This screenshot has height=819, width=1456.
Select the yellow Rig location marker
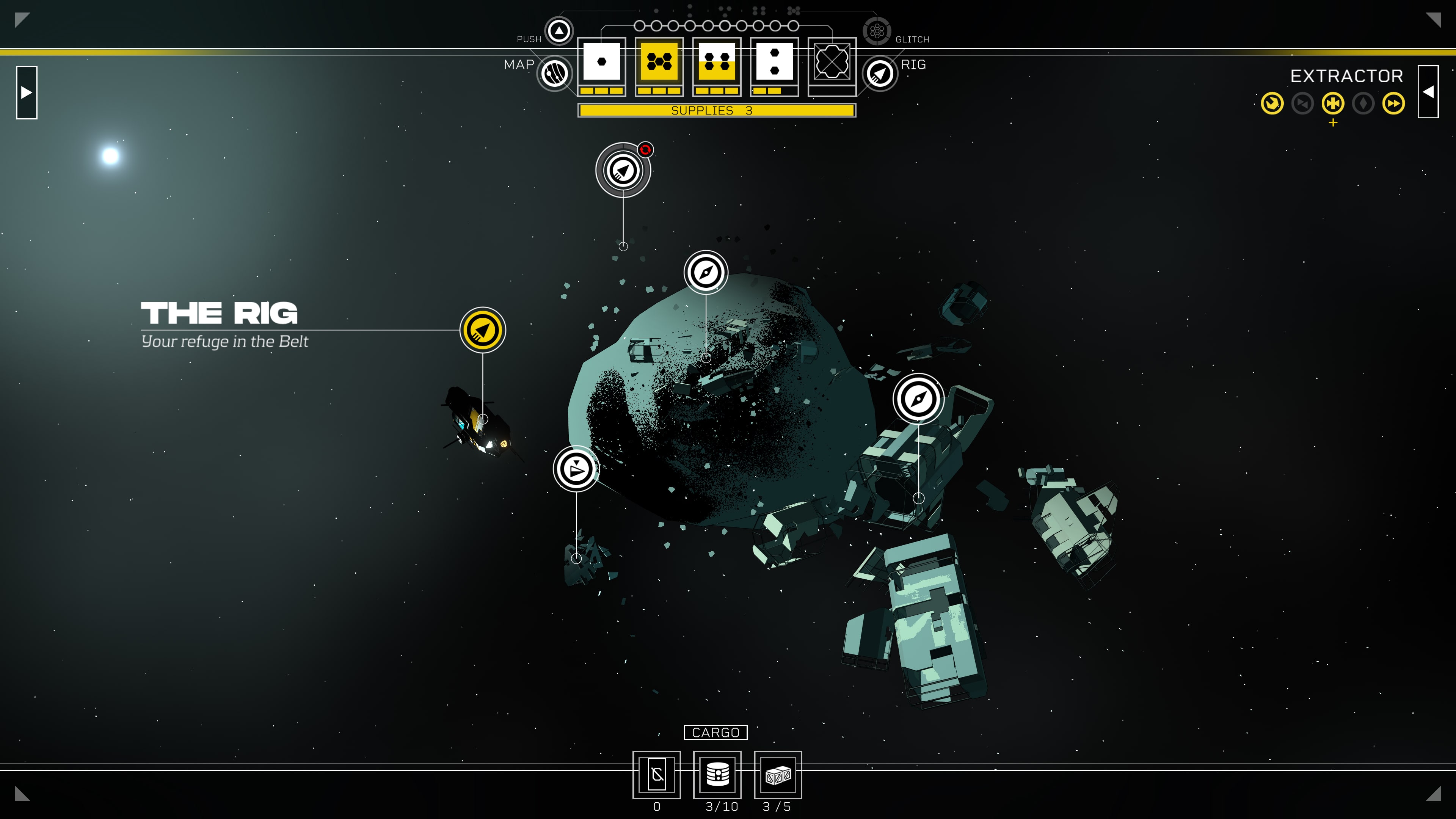(483, 330)
